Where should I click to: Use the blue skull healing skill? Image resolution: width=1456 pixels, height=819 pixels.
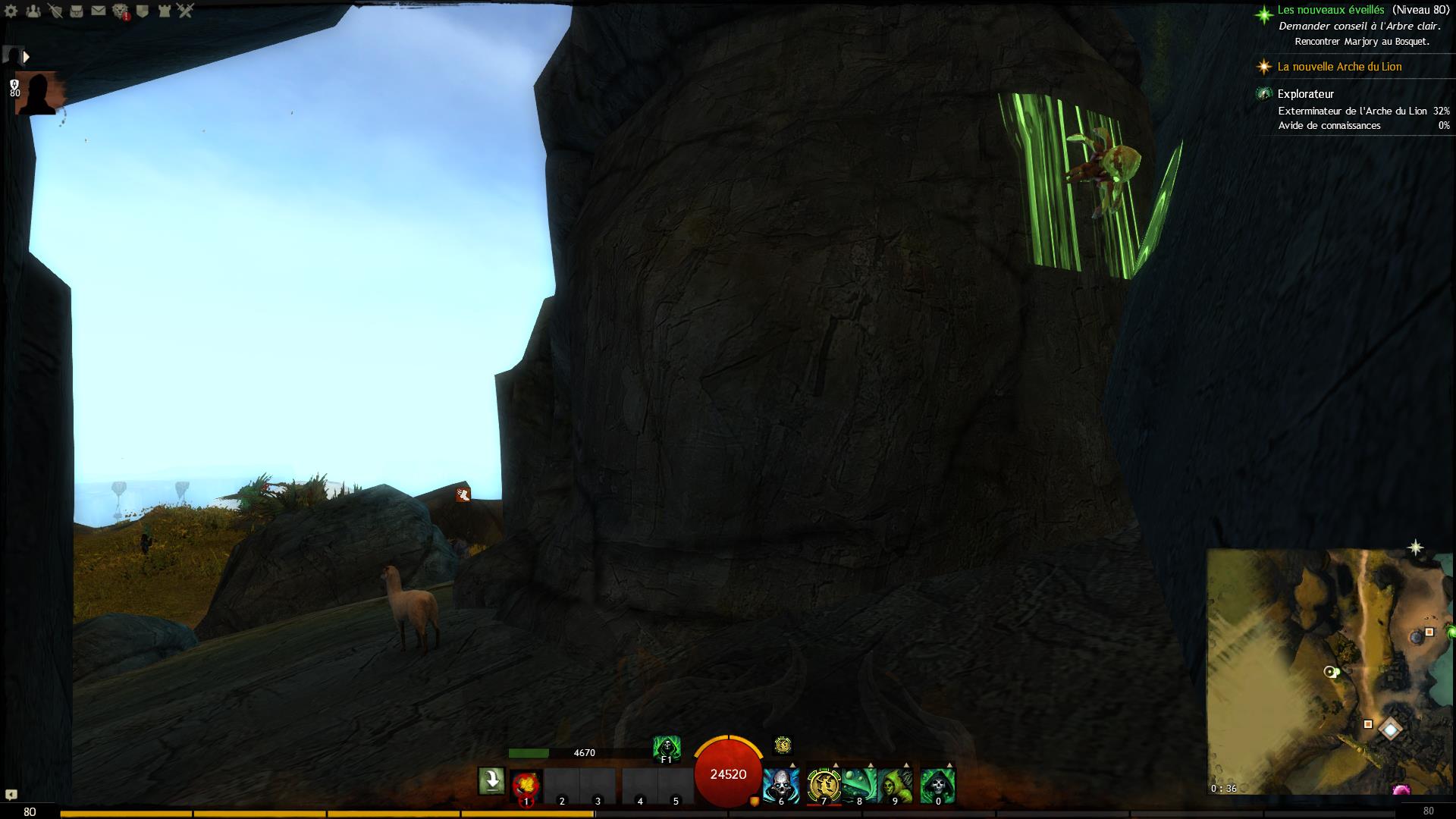[x=780, y=786]
